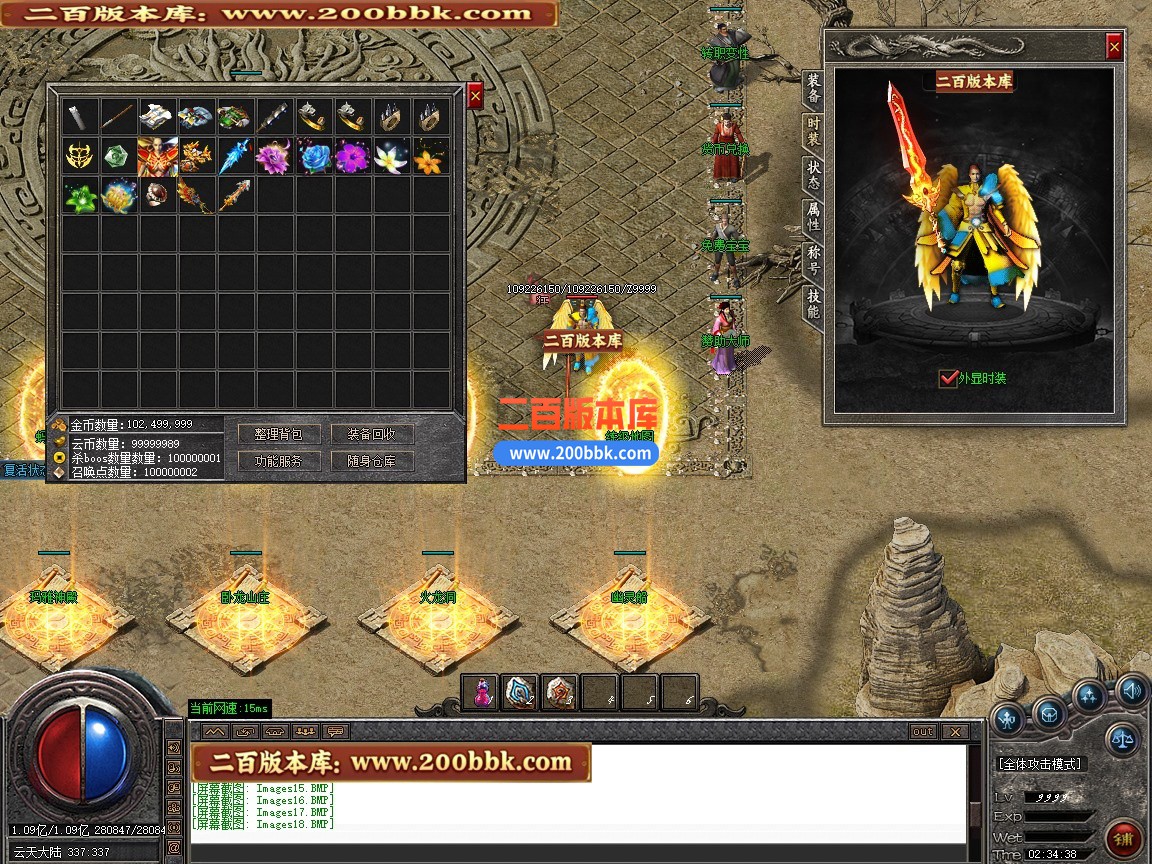Select the blue rose in the bag

(314, 156)
